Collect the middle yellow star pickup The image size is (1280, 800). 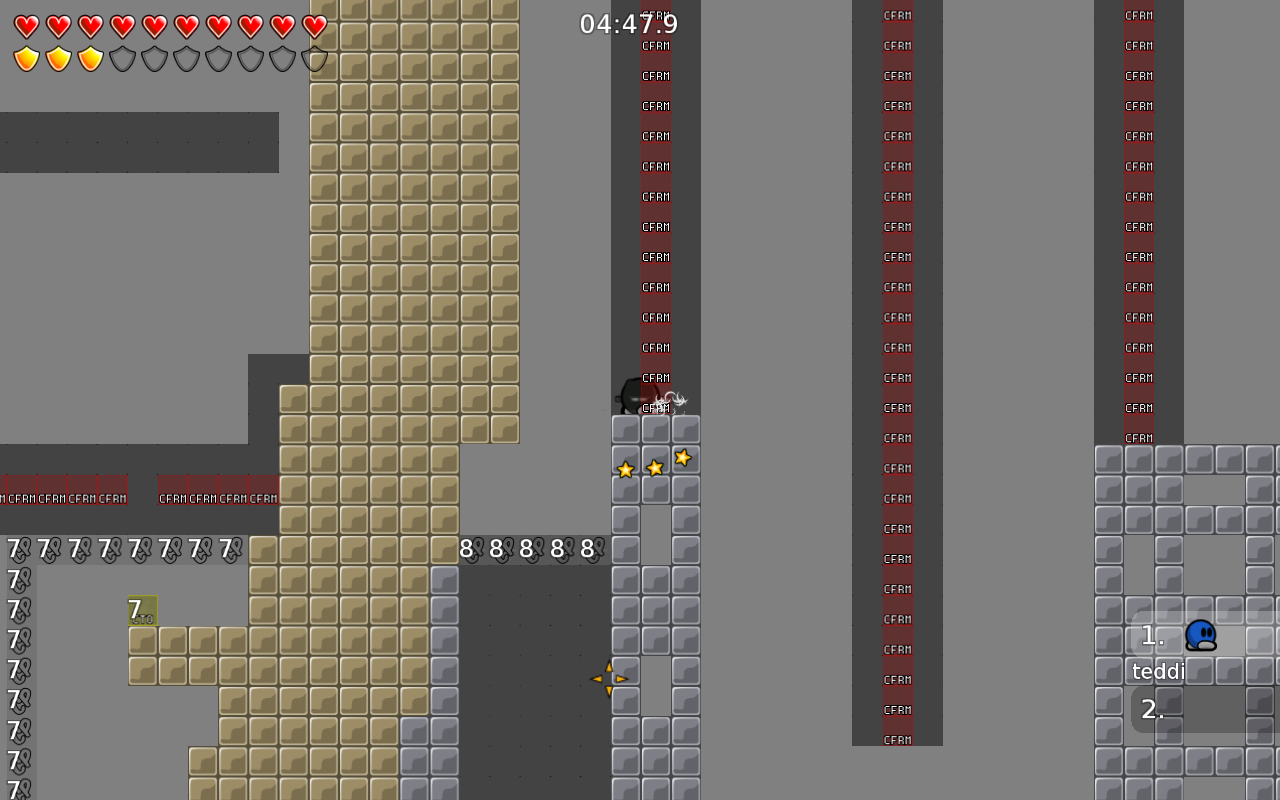click(655, 467)
